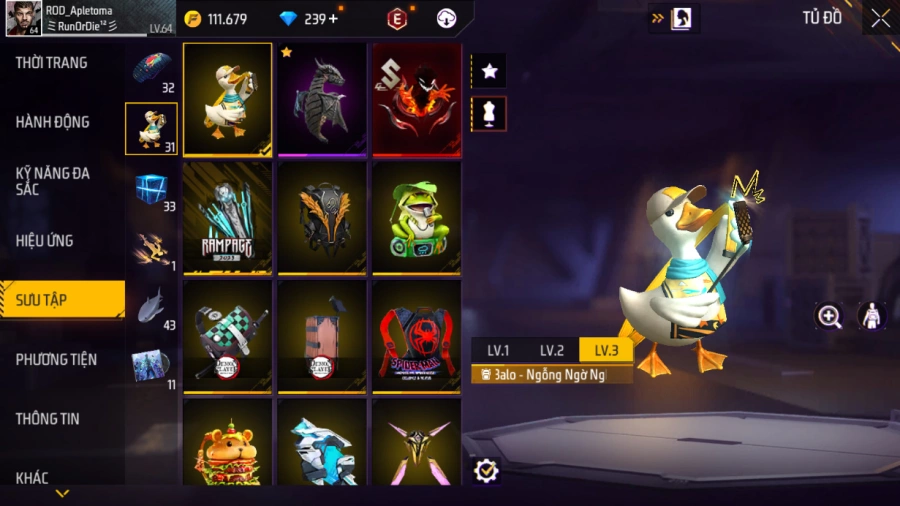This screenshot has width=900, height=506.
Task: Open the Thời Trang category
Action: tap(52, 63)
